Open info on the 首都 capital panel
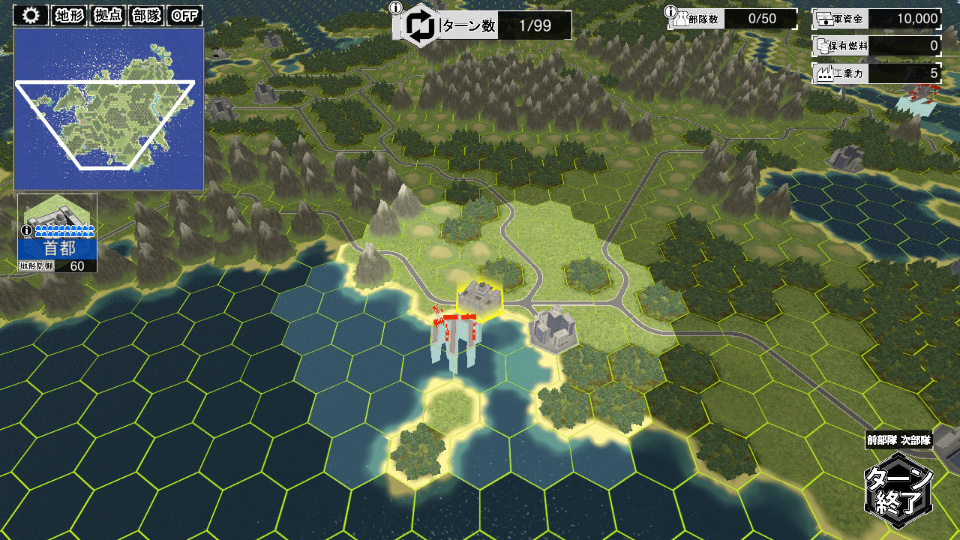Screen dimensions: 960x540 click(x=26, y=230)
